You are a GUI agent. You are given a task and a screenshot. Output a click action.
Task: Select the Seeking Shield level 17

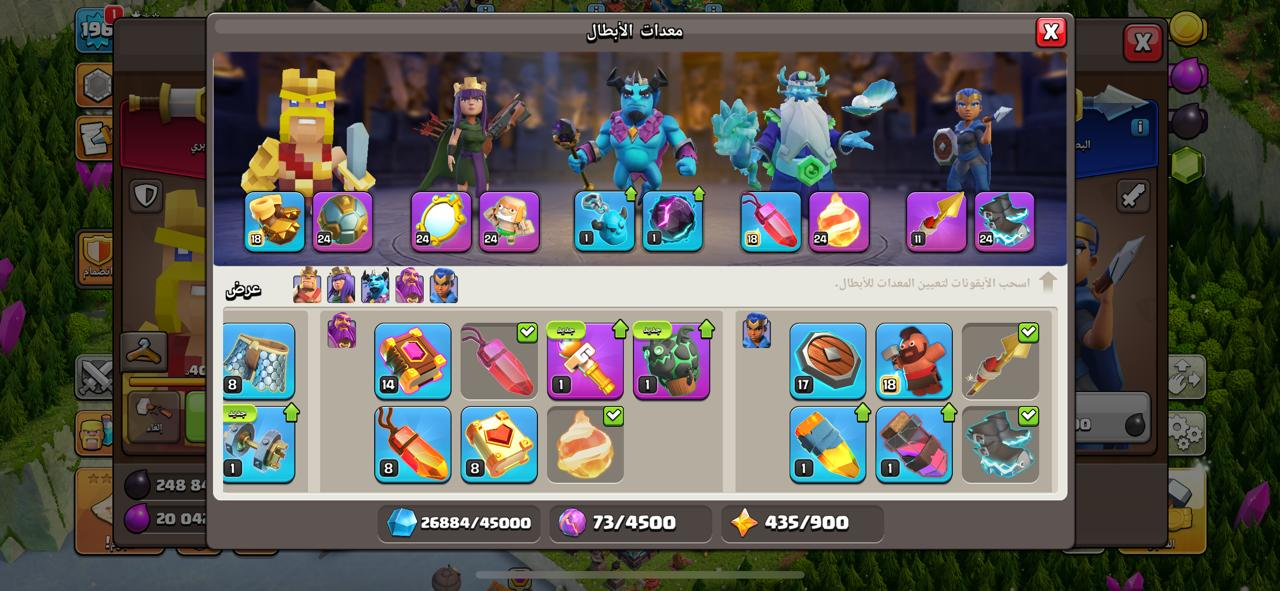point(828,361)
